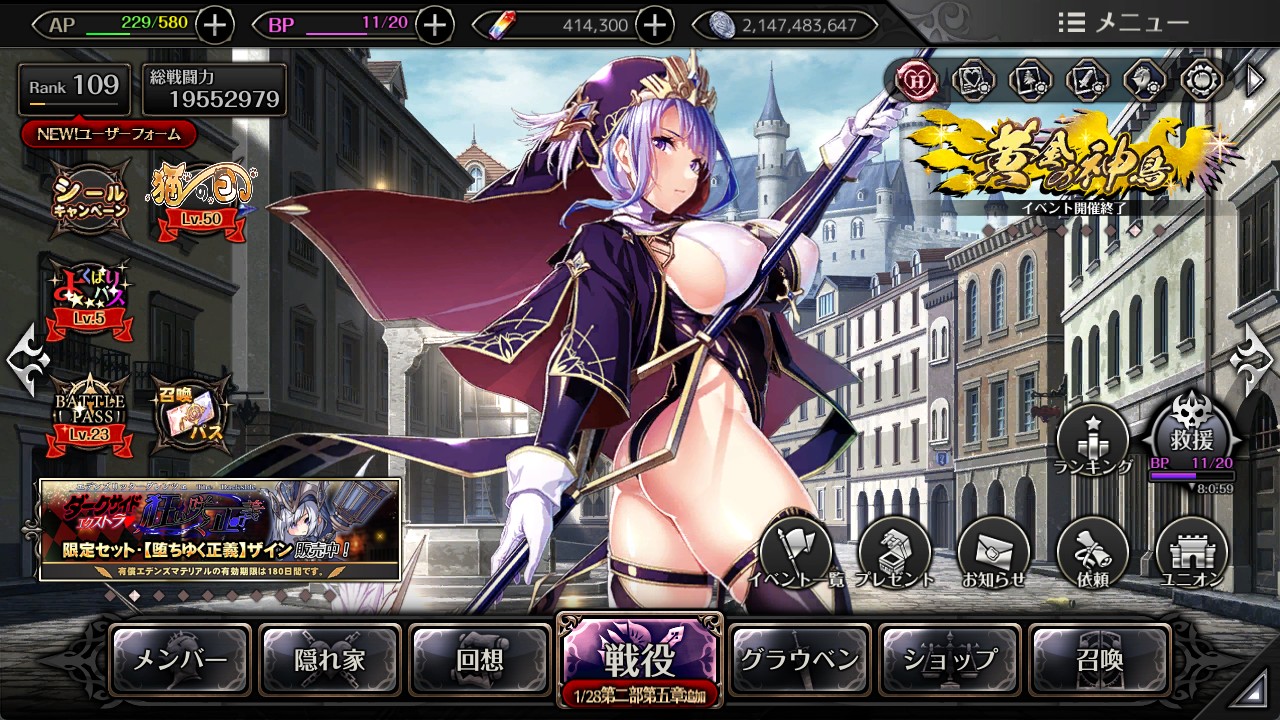1280x720 pixels.
Task: Open the メニュー menu
Action: tap(1124, 23)
